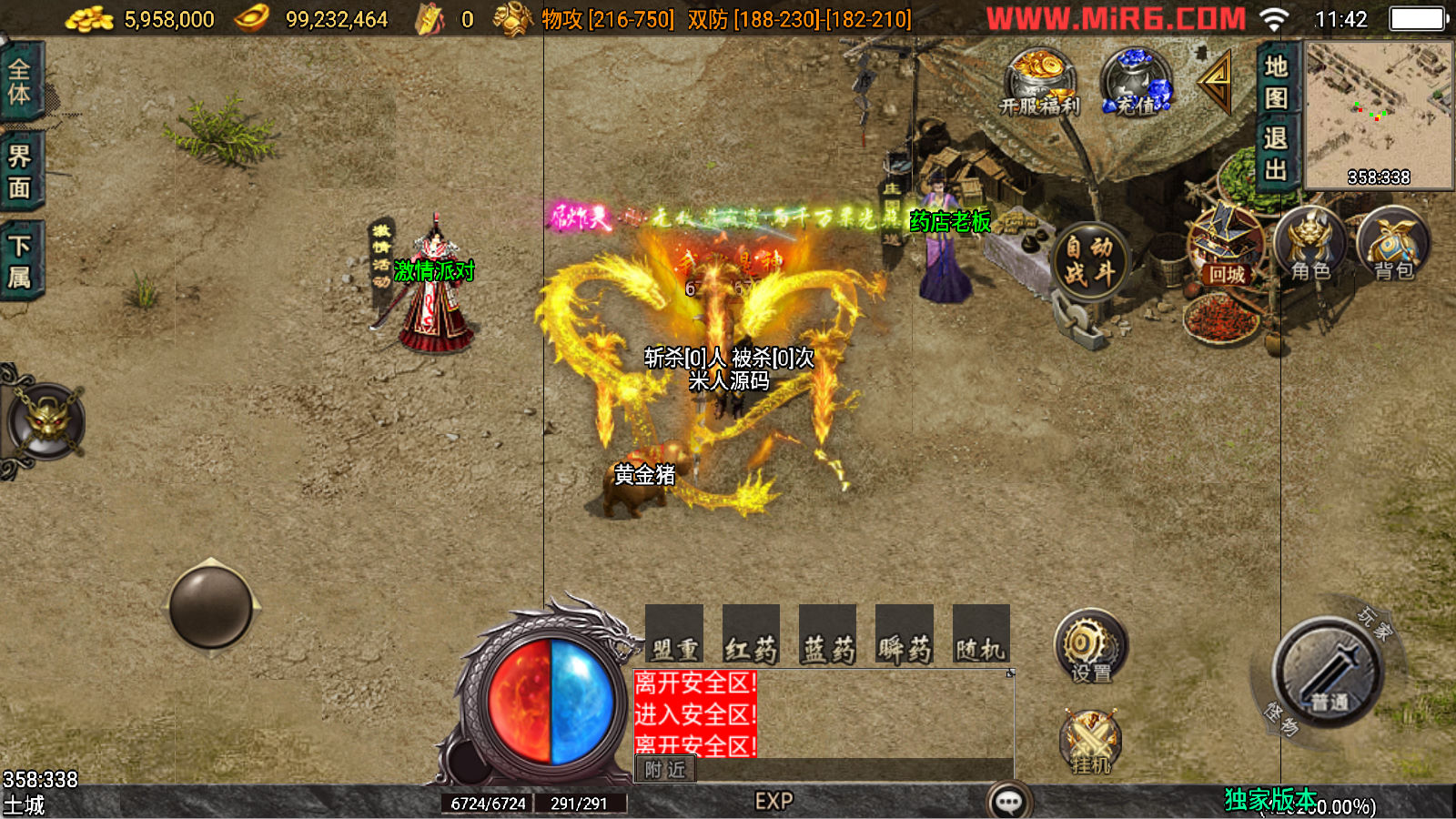The width and height of the screenshot is (1456, 819).
Task: Open the 开服福利 server rewards icon
Action: click(1040, 82)
